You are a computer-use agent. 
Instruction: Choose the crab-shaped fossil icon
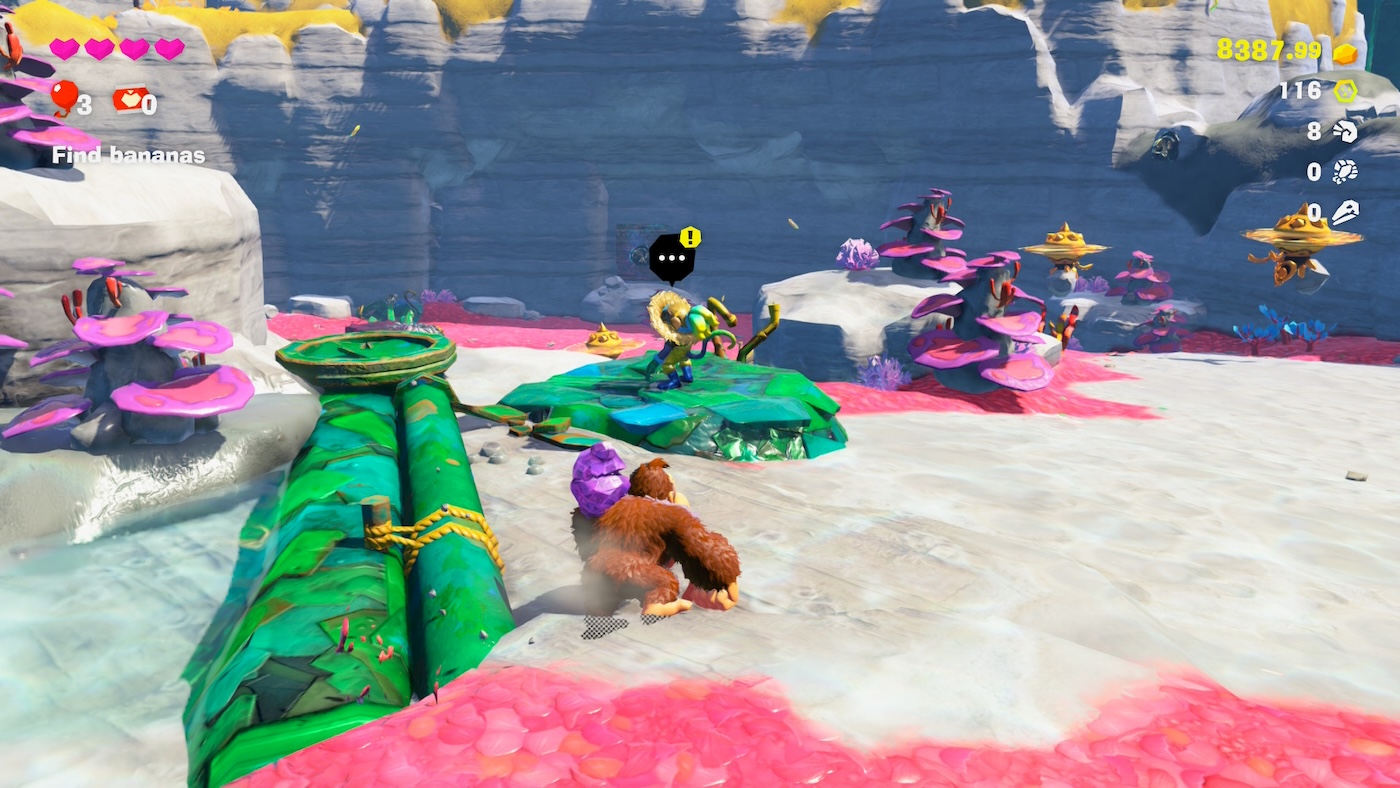tap(1345, 172)
